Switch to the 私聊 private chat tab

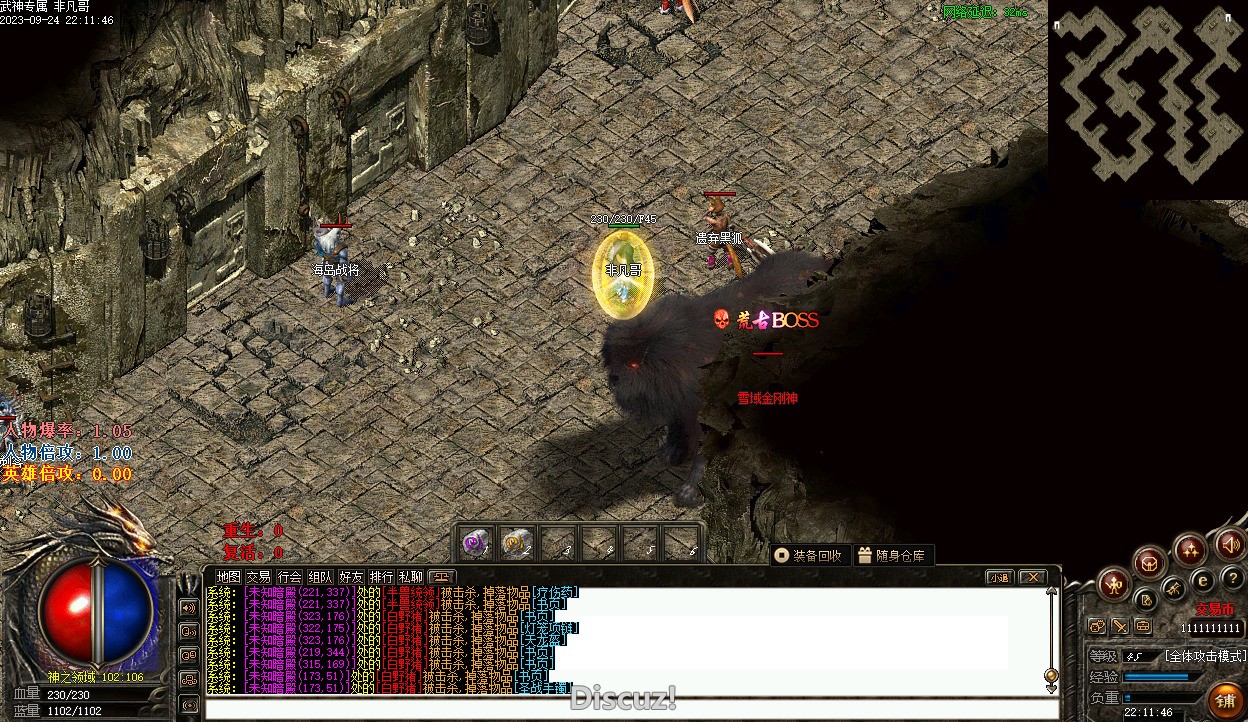tap(411, 577)
